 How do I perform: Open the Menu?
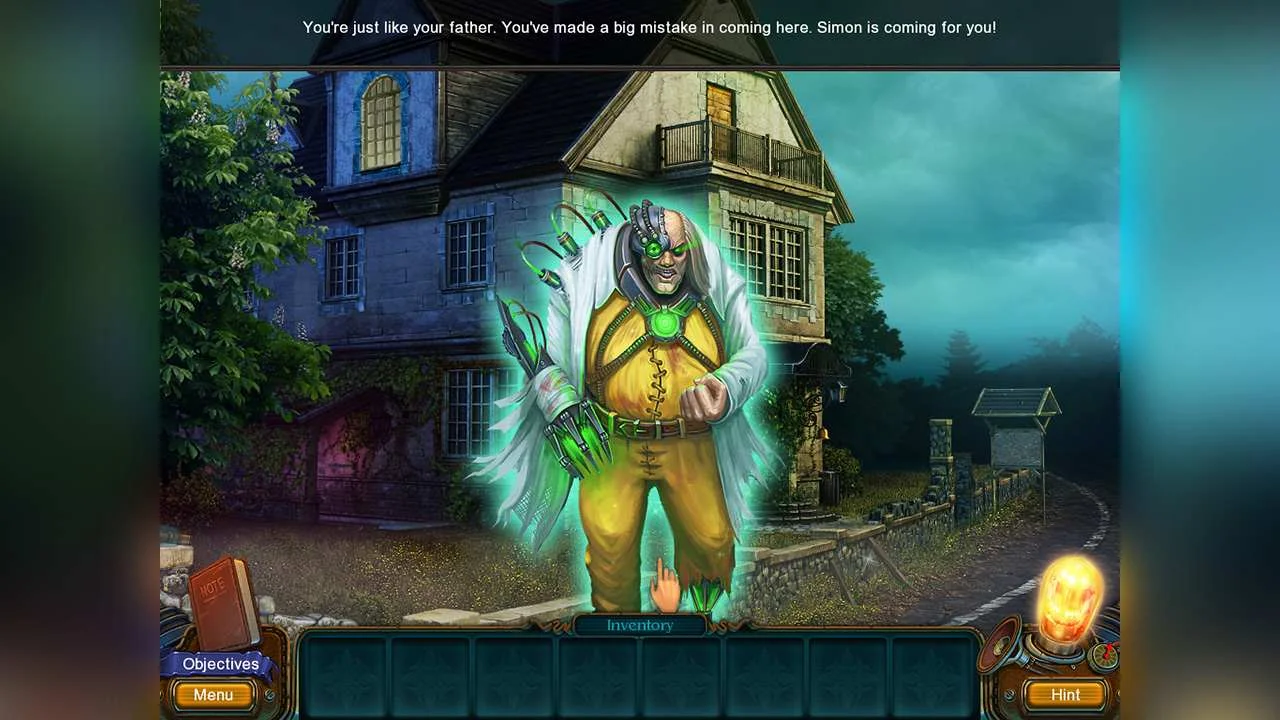click(x=213, y=695)
